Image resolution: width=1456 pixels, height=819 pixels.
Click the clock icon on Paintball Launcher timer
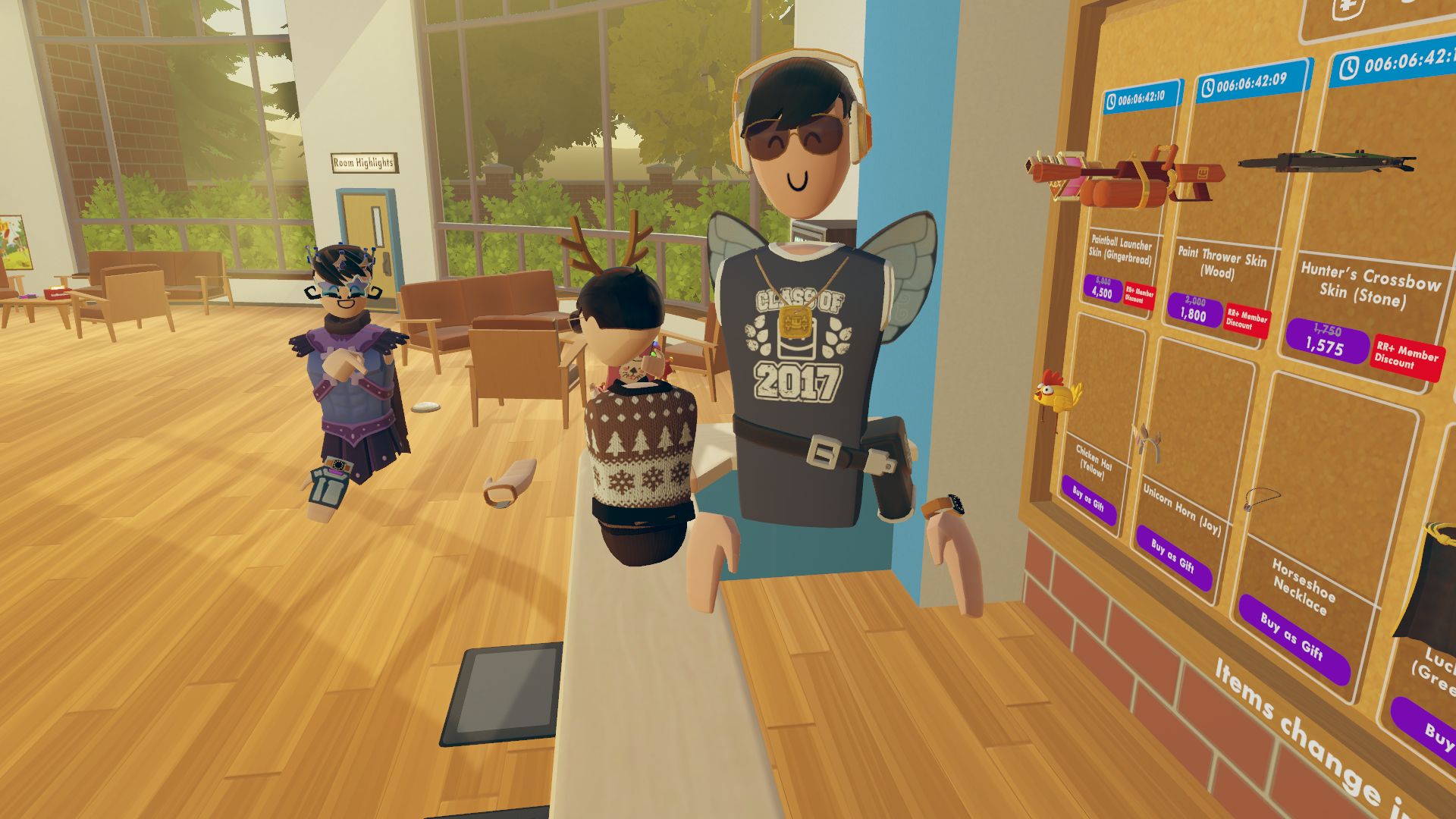click(x=1112, y=100)
